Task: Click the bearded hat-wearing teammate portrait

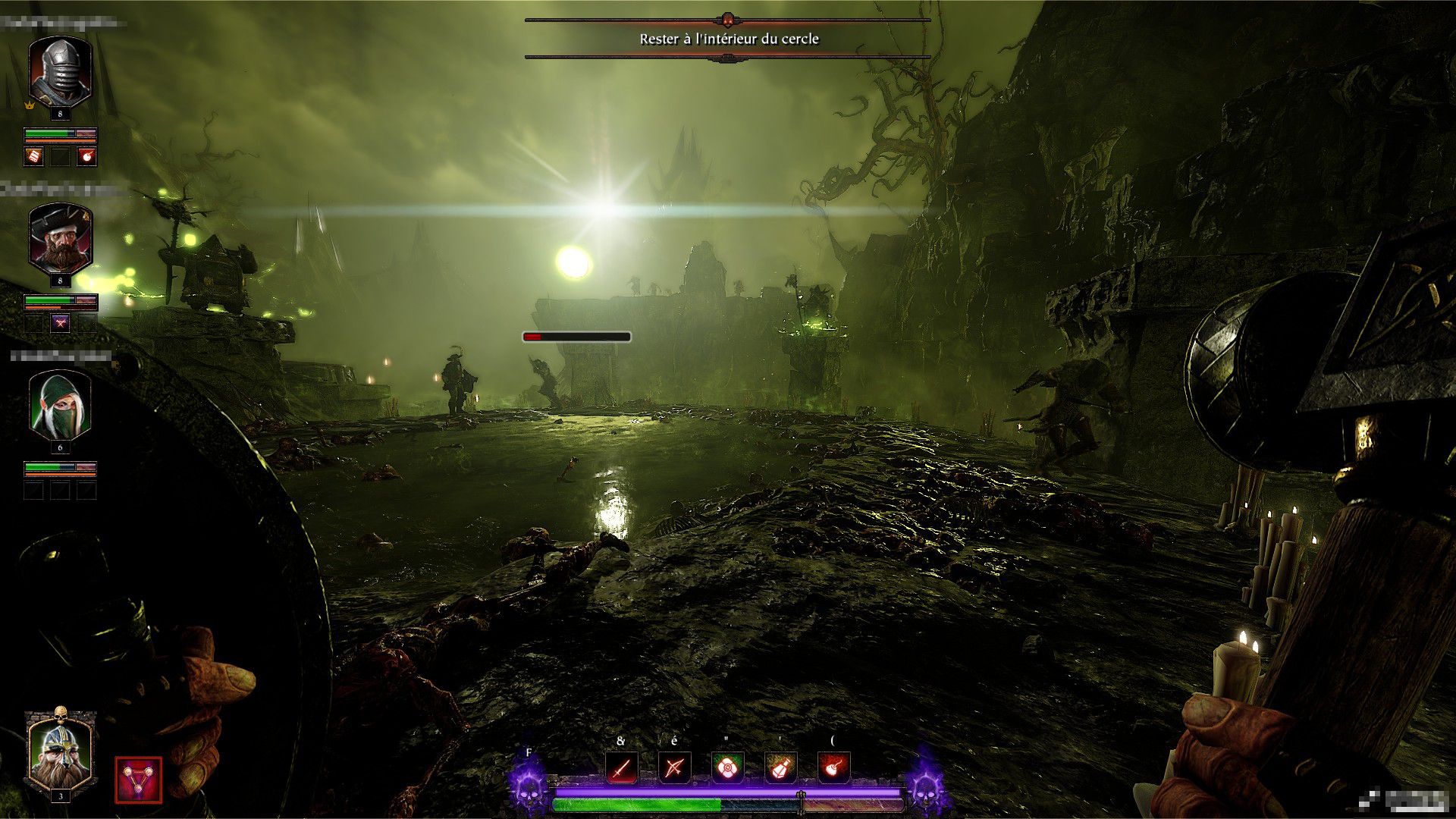Action: [x=60, y=238]
